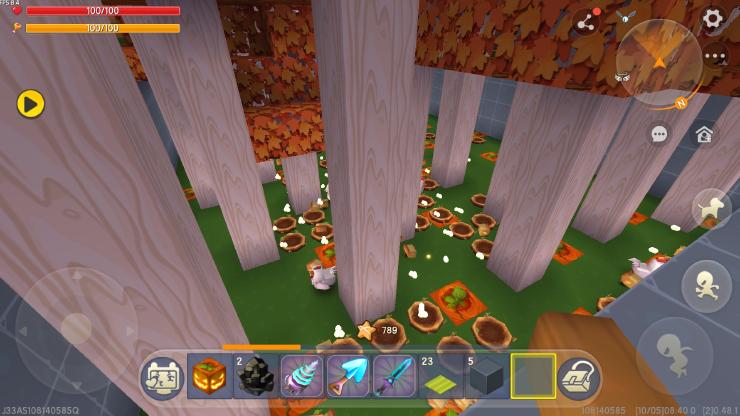Click the yellow play arrow button
The image size is (740, 416).
(x=30, y=102)
